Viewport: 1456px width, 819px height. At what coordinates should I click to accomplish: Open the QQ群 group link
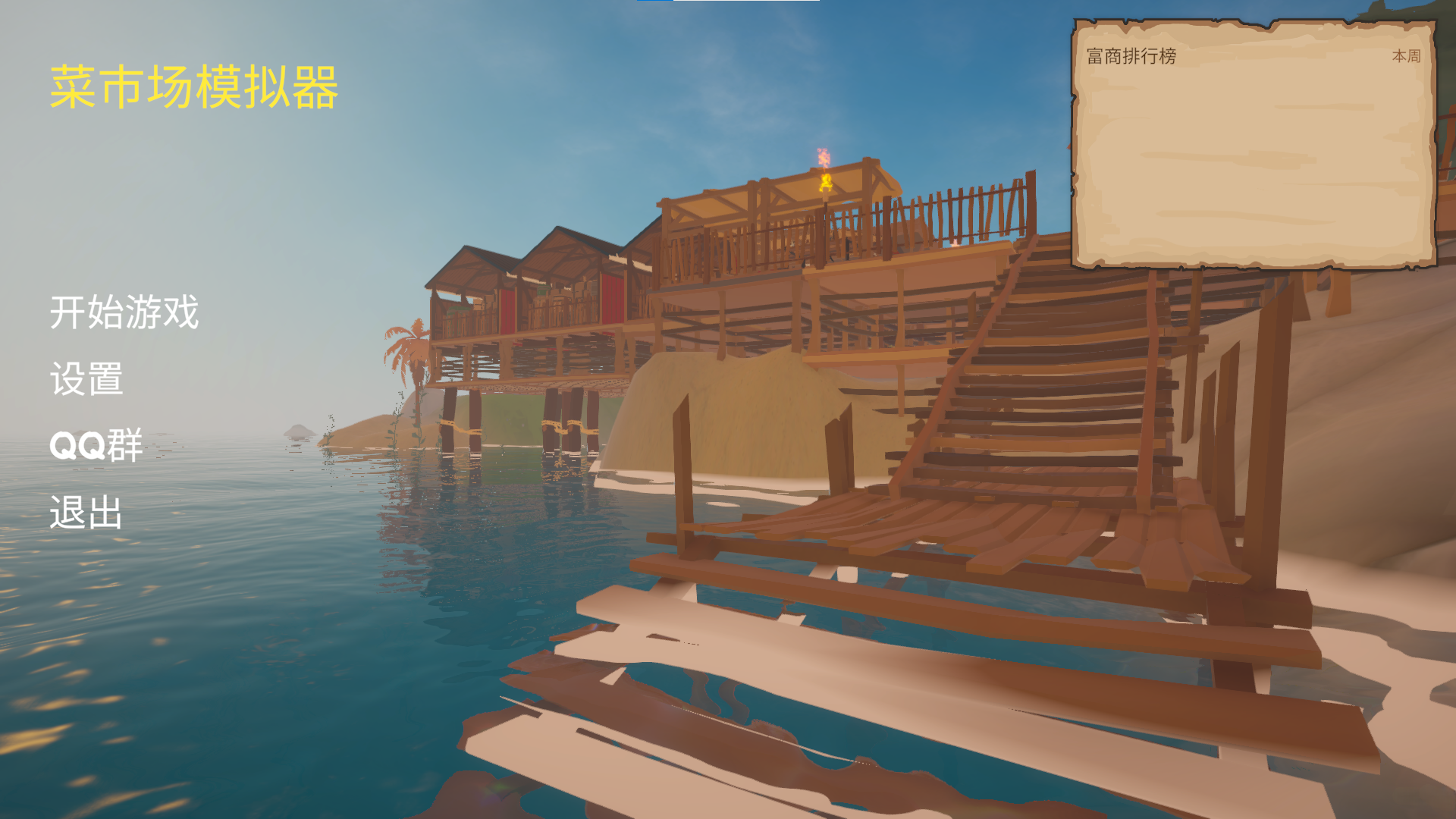click(x=96, y=445)
